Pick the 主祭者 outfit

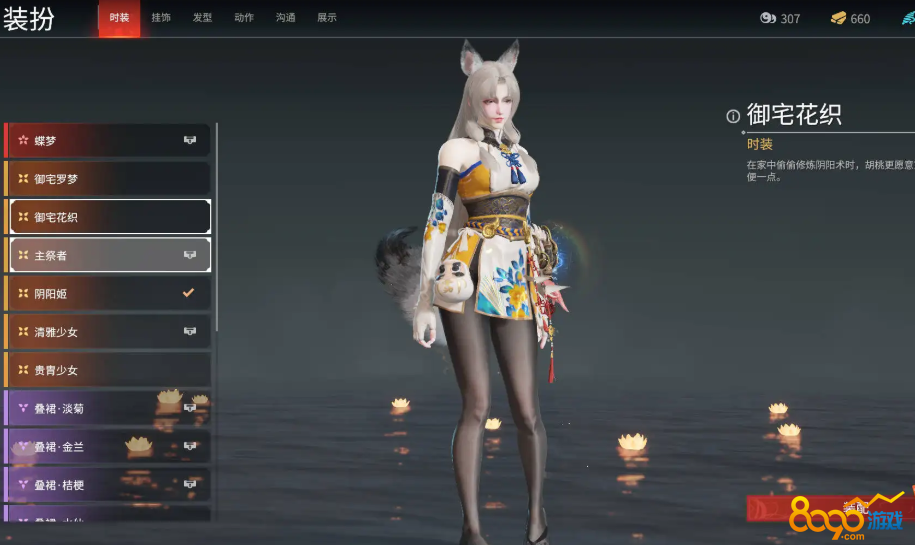pos(109,255)
